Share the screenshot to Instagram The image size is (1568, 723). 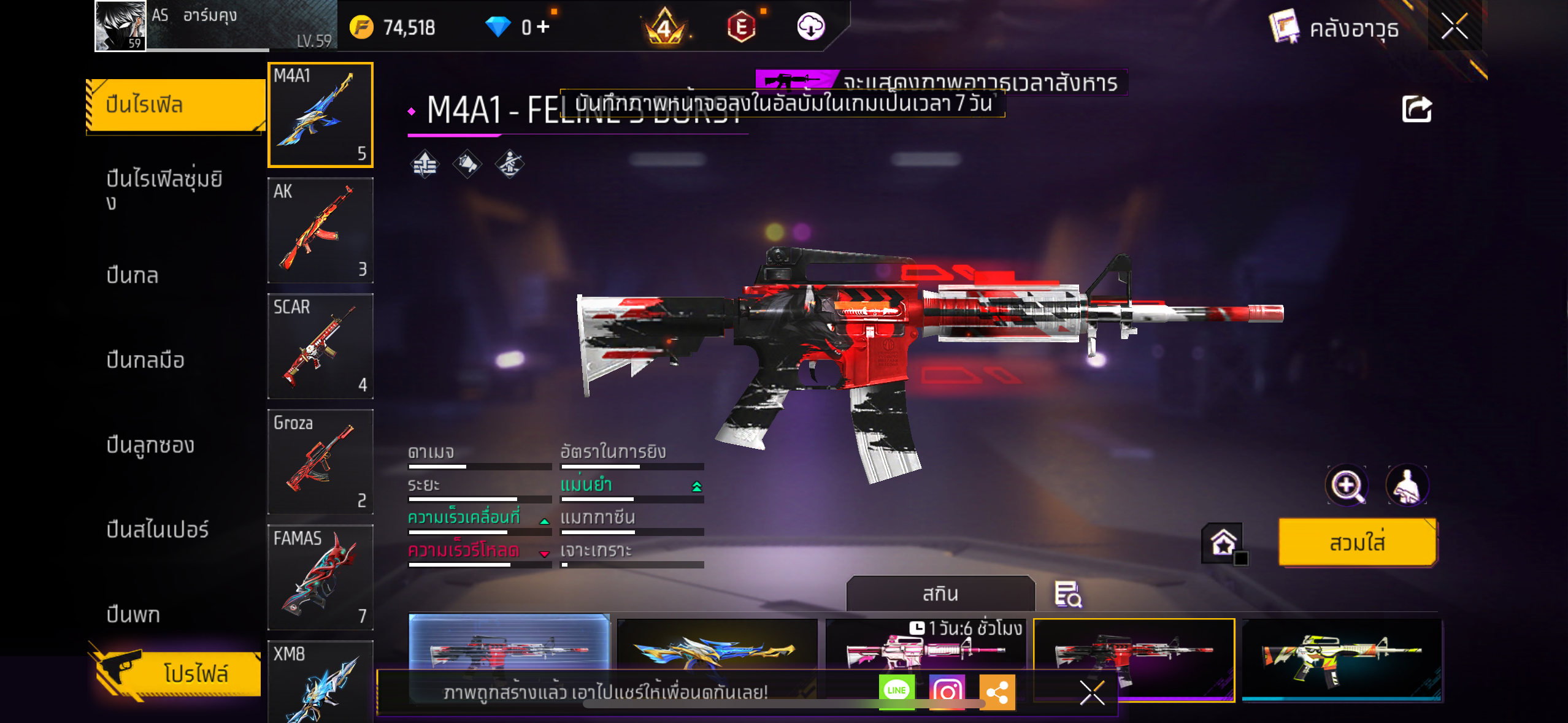pyautogui.click(x=947, y=691)
